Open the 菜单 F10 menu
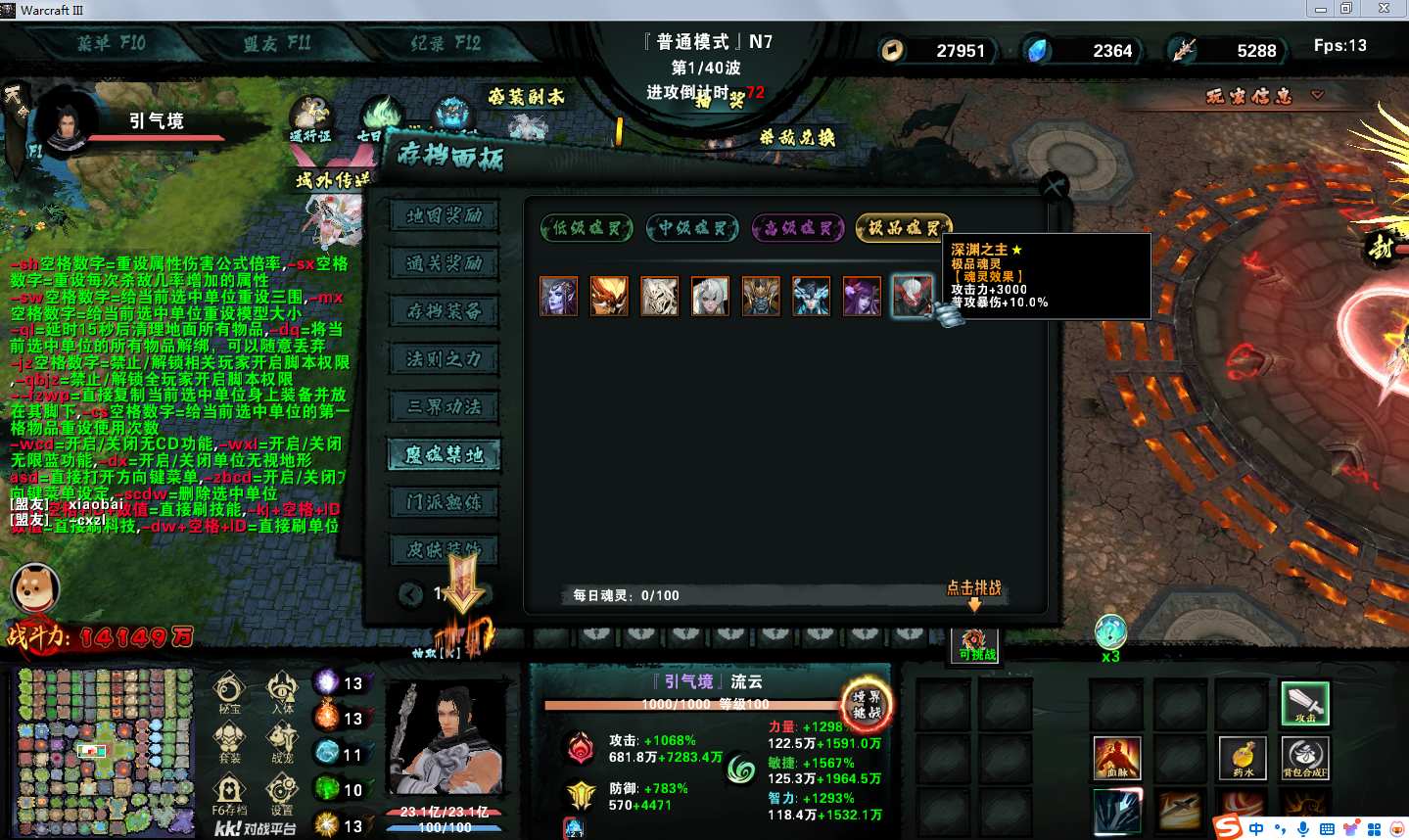The height and width of the screenshot is (840, 1409). coord(112,43)
